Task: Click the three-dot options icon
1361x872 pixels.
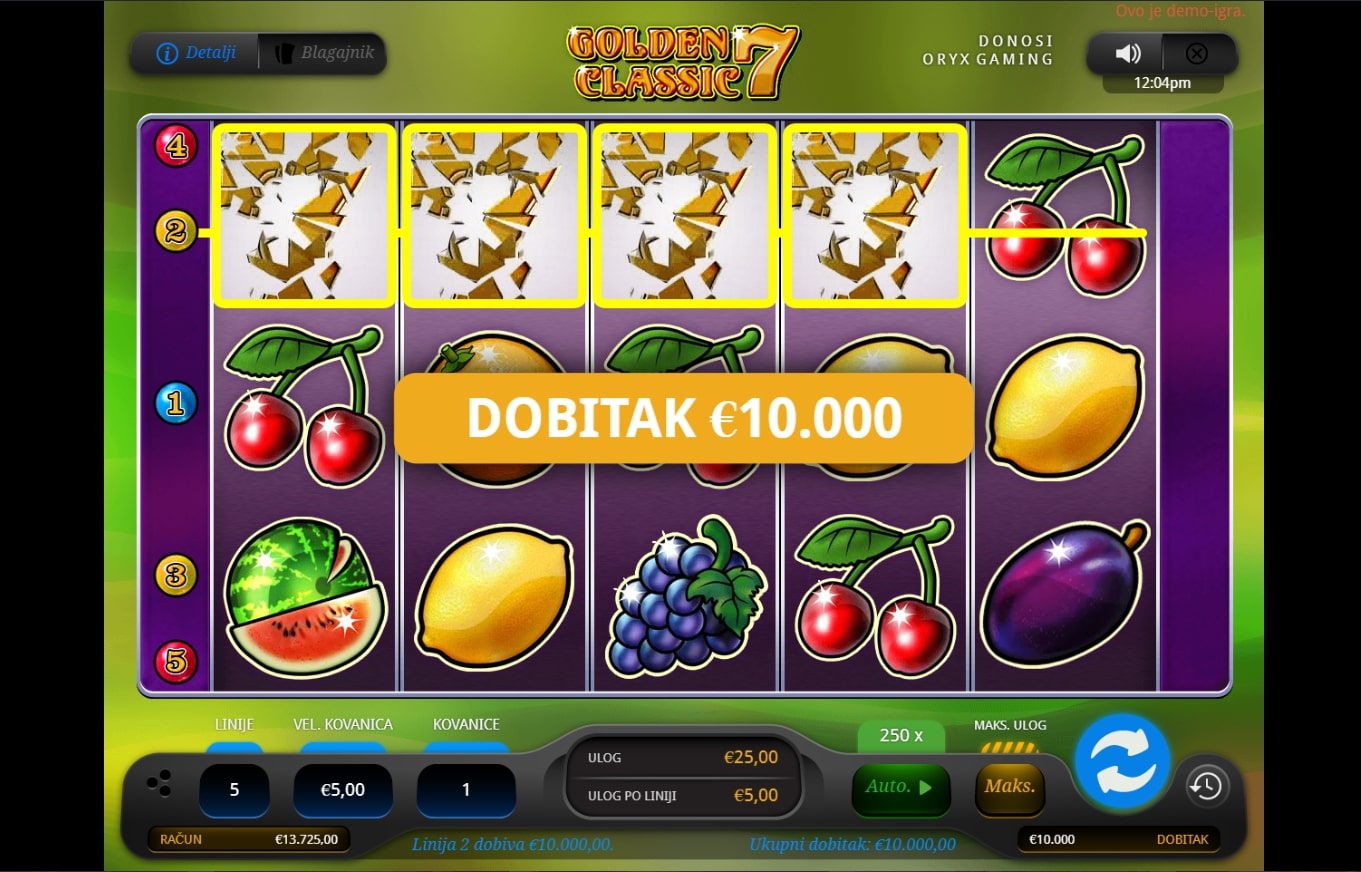Action: pos(159,783)
